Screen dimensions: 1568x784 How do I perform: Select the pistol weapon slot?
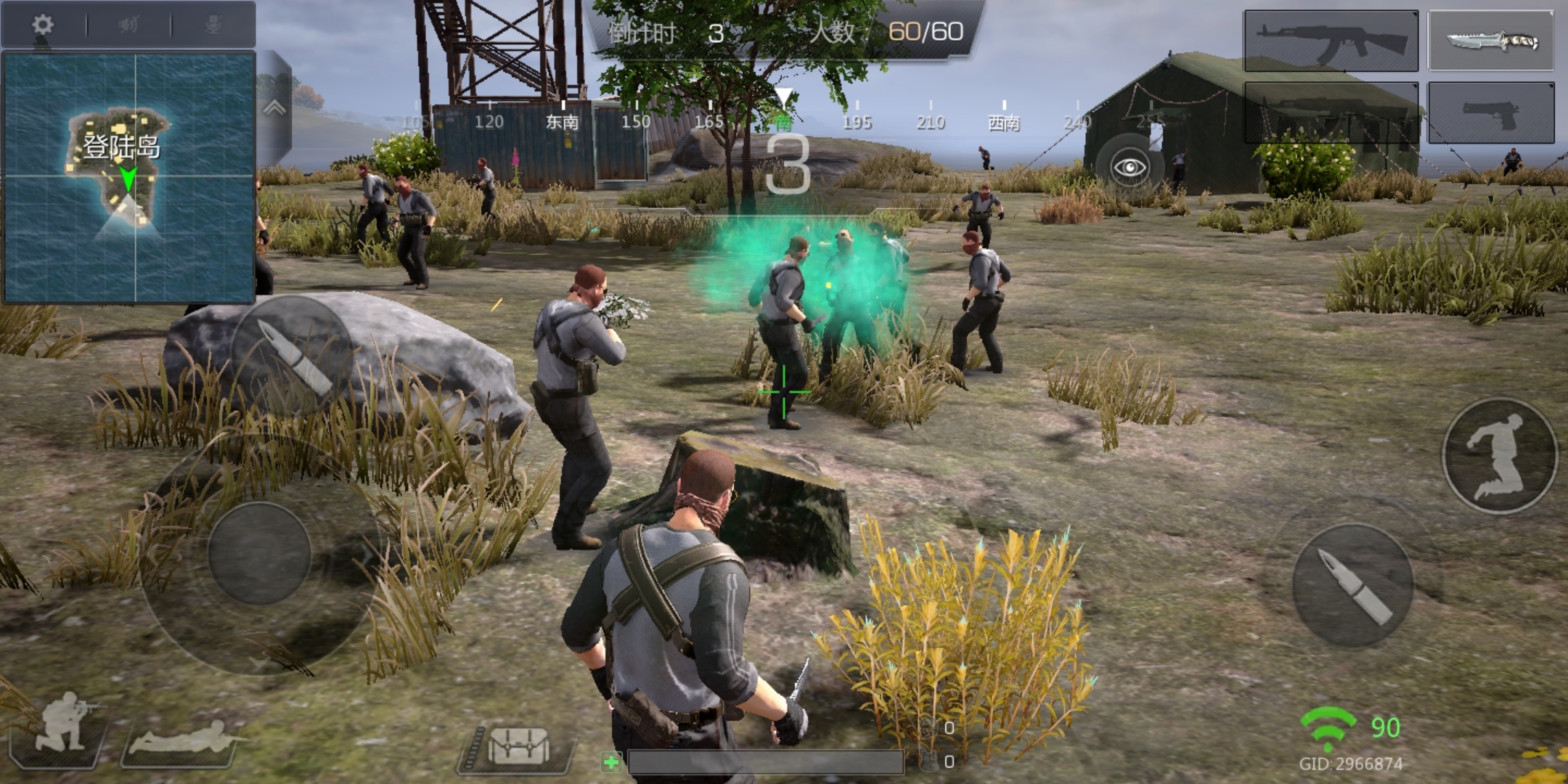coord(1491,113)
